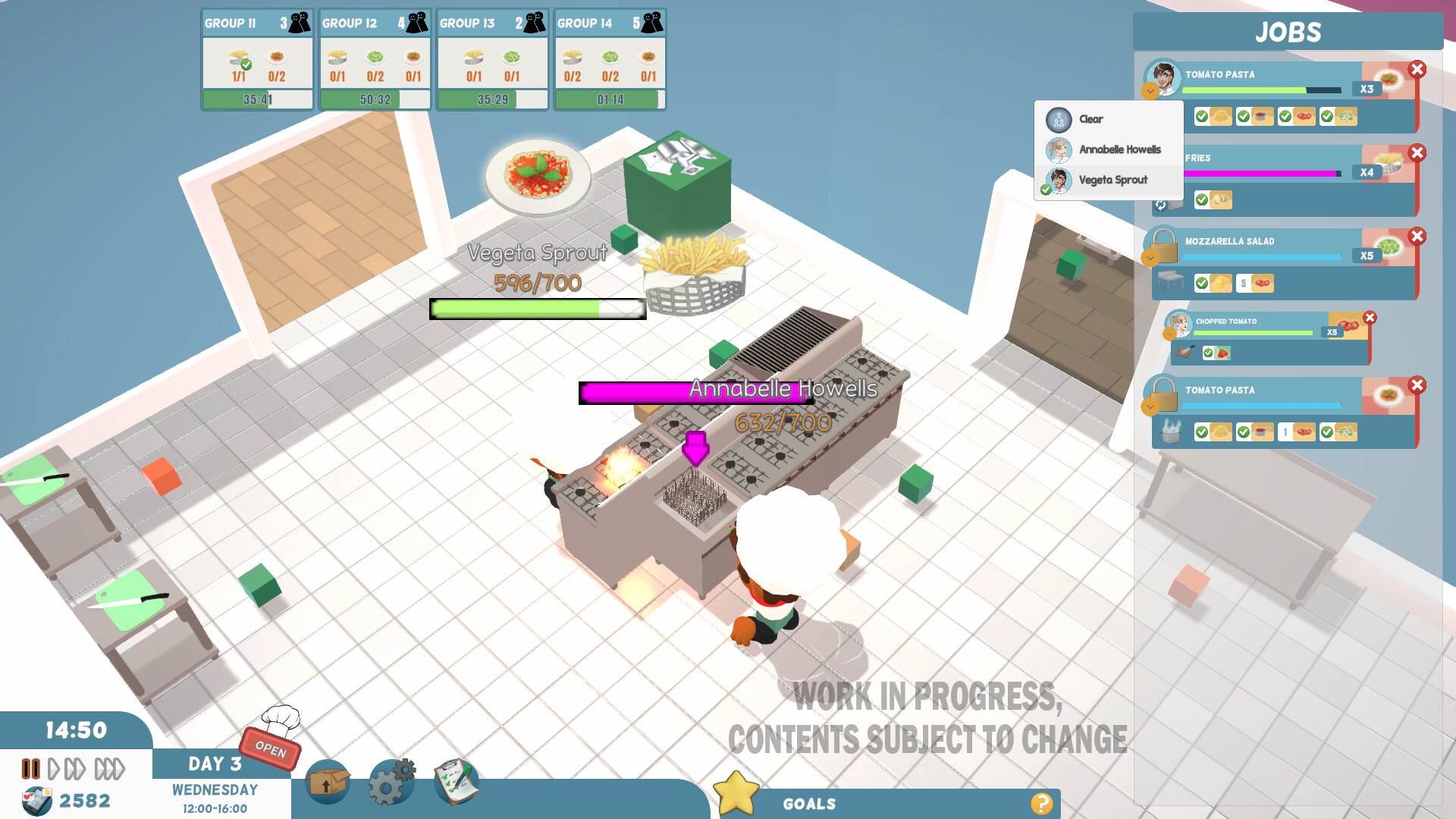Toggle the tomato checkmark on Chopped Tomato job
The height and width of the screenshot is (819, 1456).
coord(1209,352)
